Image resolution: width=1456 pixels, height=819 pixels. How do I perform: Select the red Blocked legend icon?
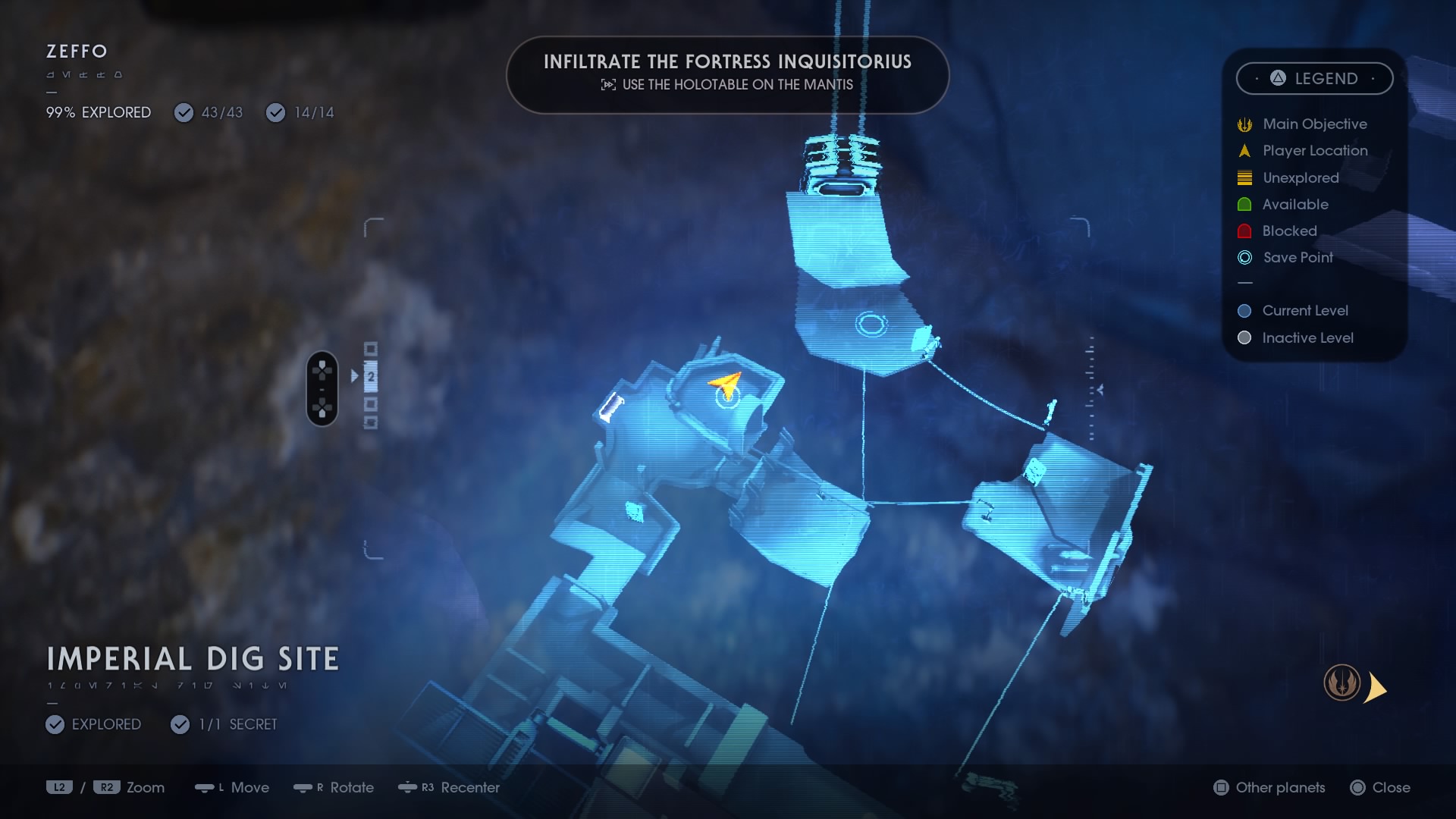[1244, 231]
